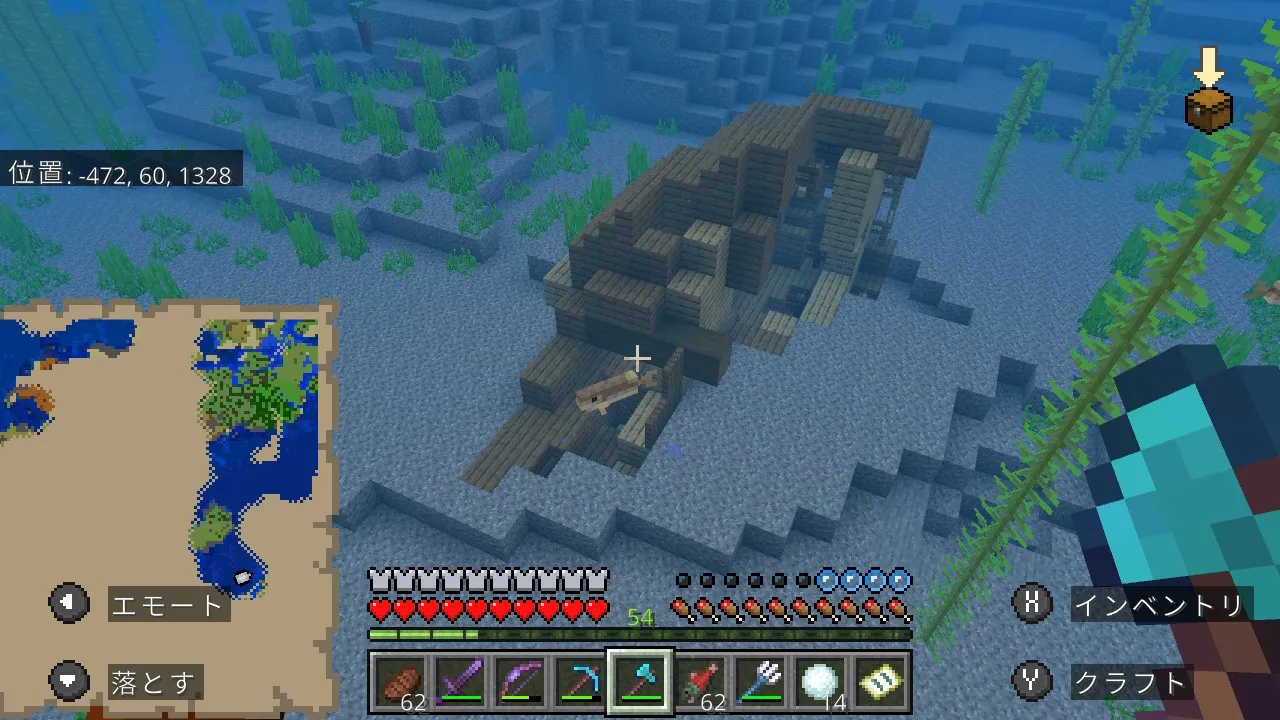Screen dimensions: 1280x720
Task: Select the firework rocket stack
Action: [700, 682]
